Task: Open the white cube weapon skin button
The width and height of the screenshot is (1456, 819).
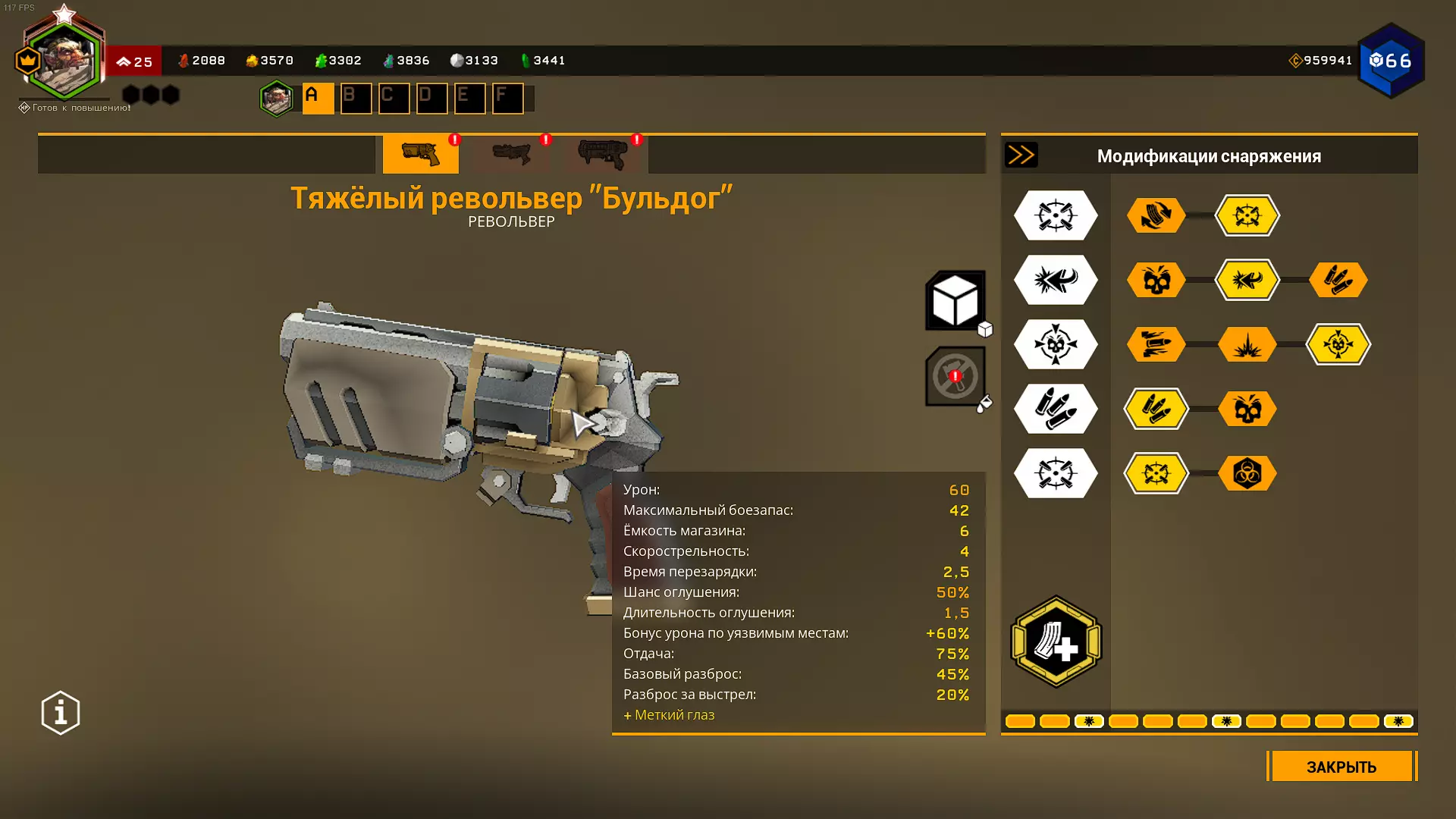Action: coord(955,300)
